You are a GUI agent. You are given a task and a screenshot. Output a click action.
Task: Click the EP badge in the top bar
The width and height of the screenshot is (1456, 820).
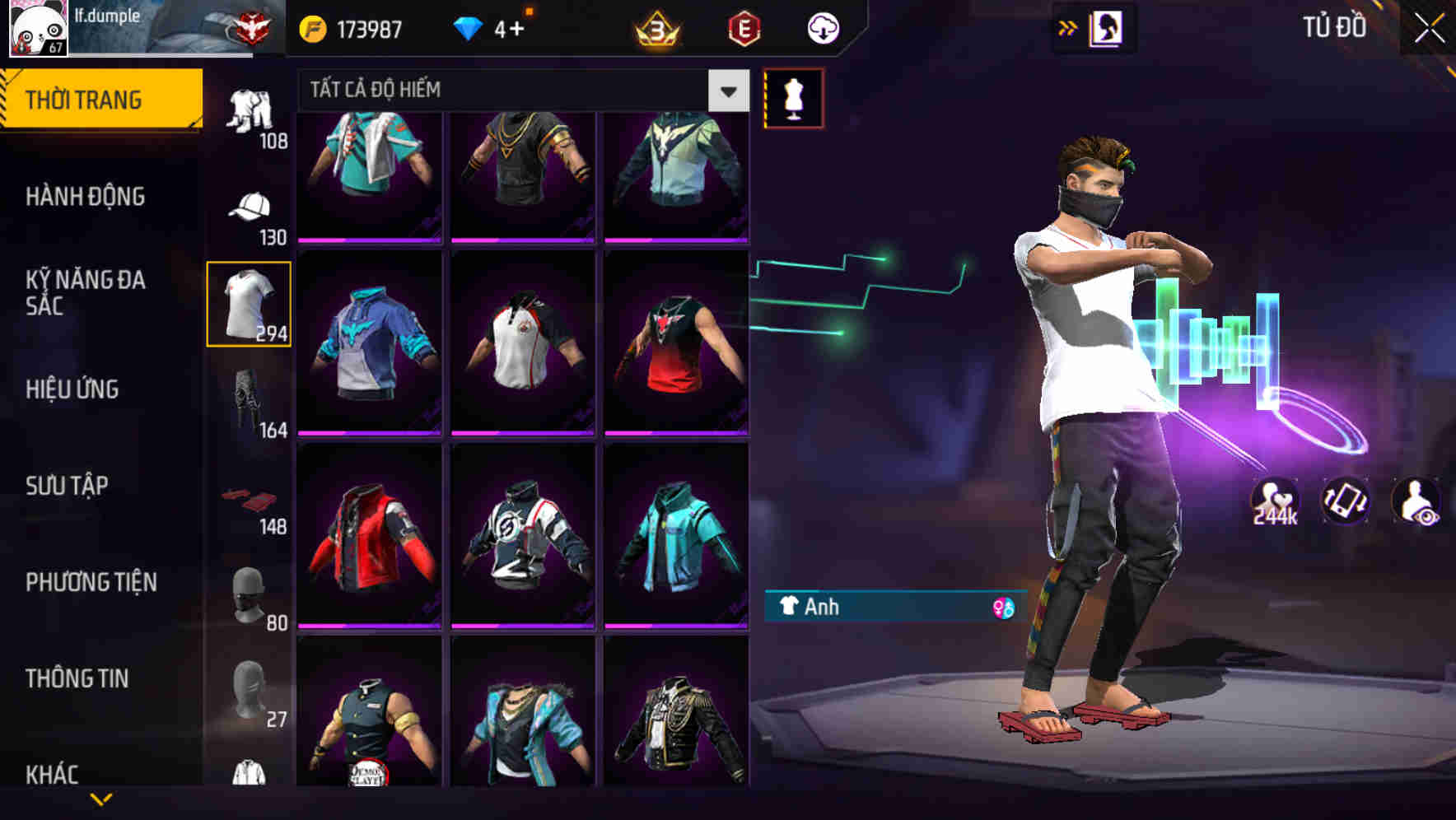tap(743, 27)
